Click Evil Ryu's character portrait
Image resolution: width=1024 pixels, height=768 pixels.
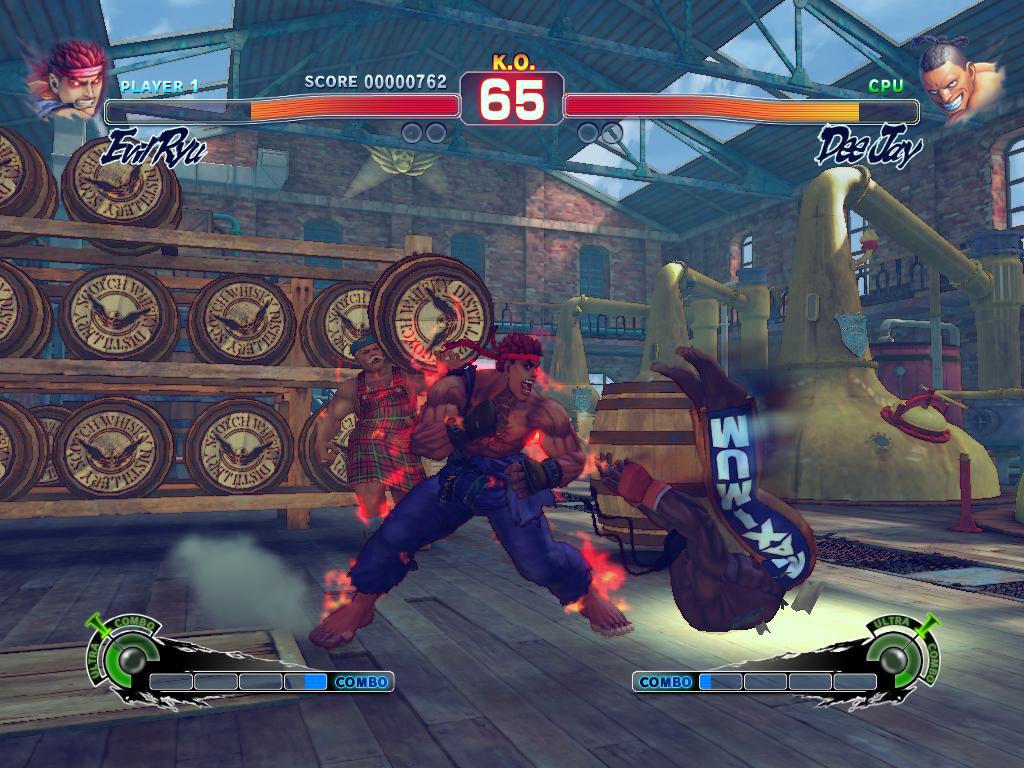pos(68,78)
